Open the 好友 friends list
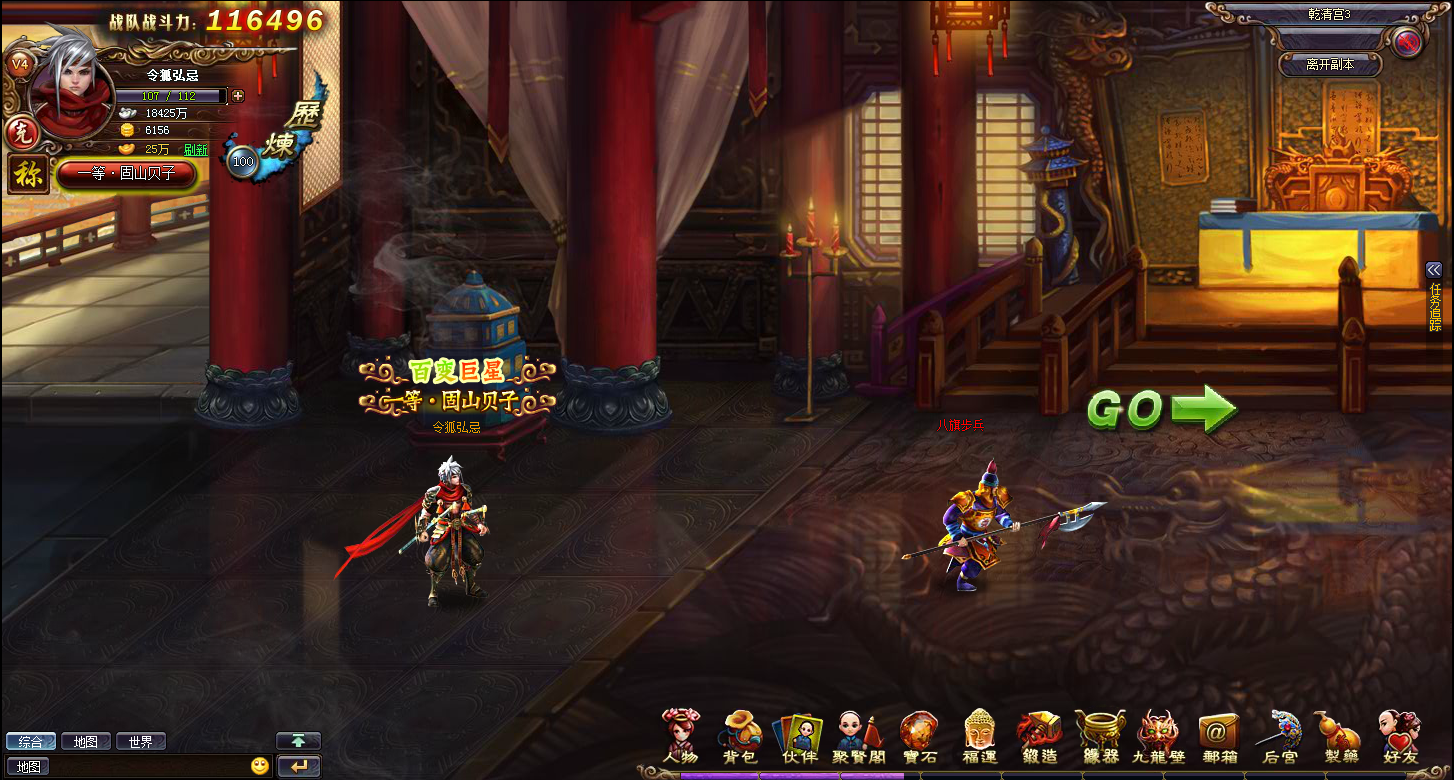 (x=1399, y=737)
